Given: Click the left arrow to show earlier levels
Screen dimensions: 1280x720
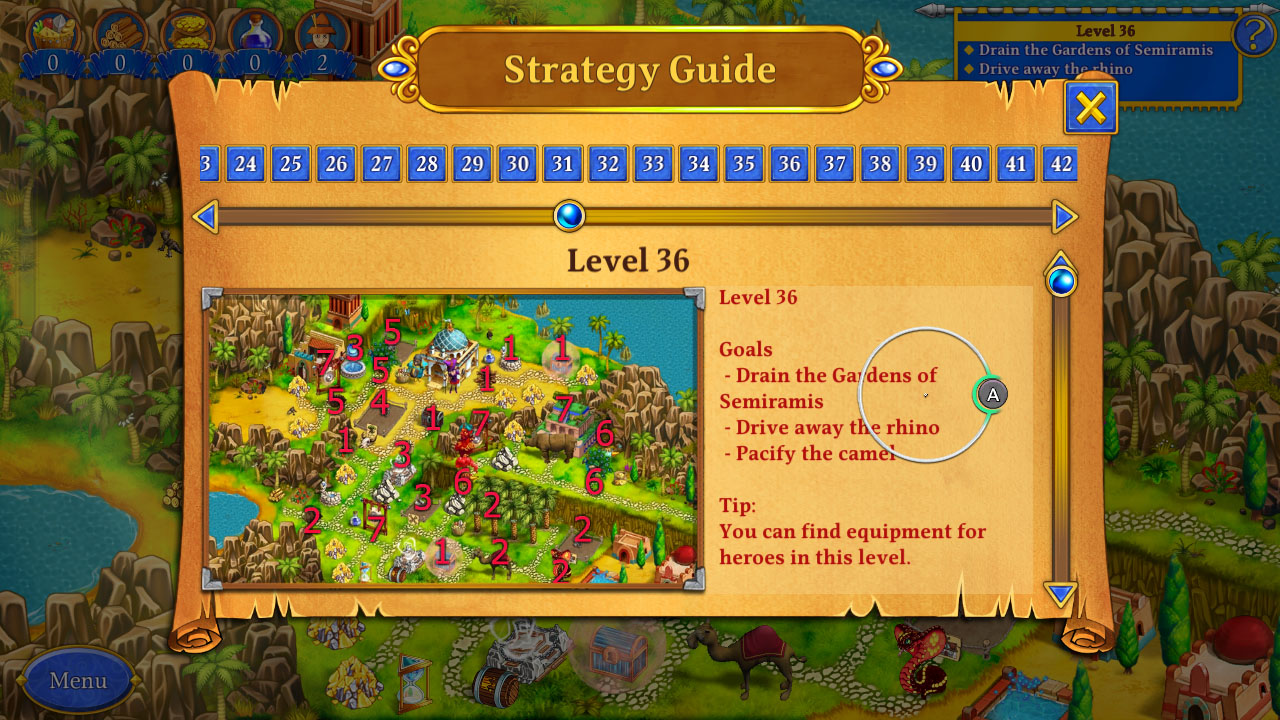Looking at the screenshot, I should tap(207, 216).
